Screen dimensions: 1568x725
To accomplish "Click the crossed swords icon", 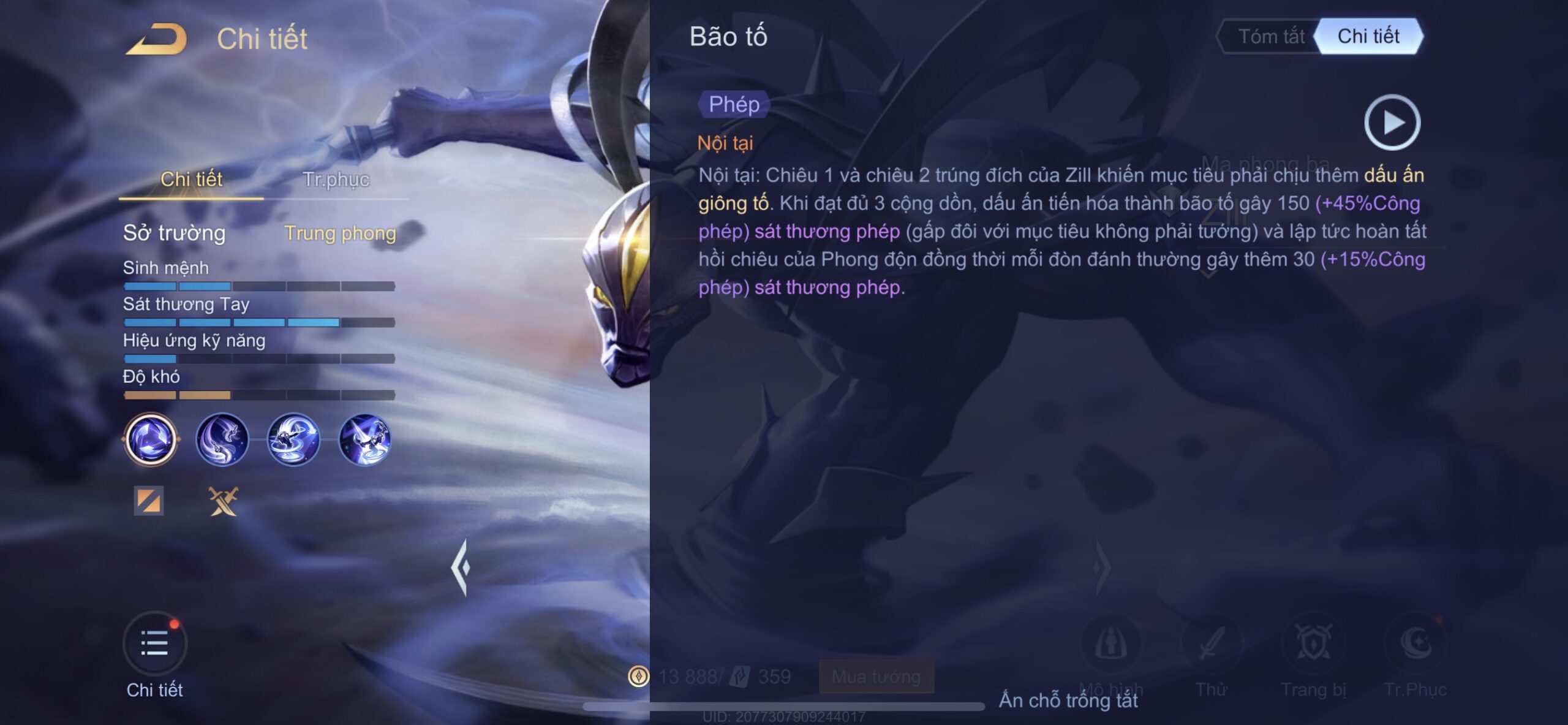I will click(x=223, y=501).
